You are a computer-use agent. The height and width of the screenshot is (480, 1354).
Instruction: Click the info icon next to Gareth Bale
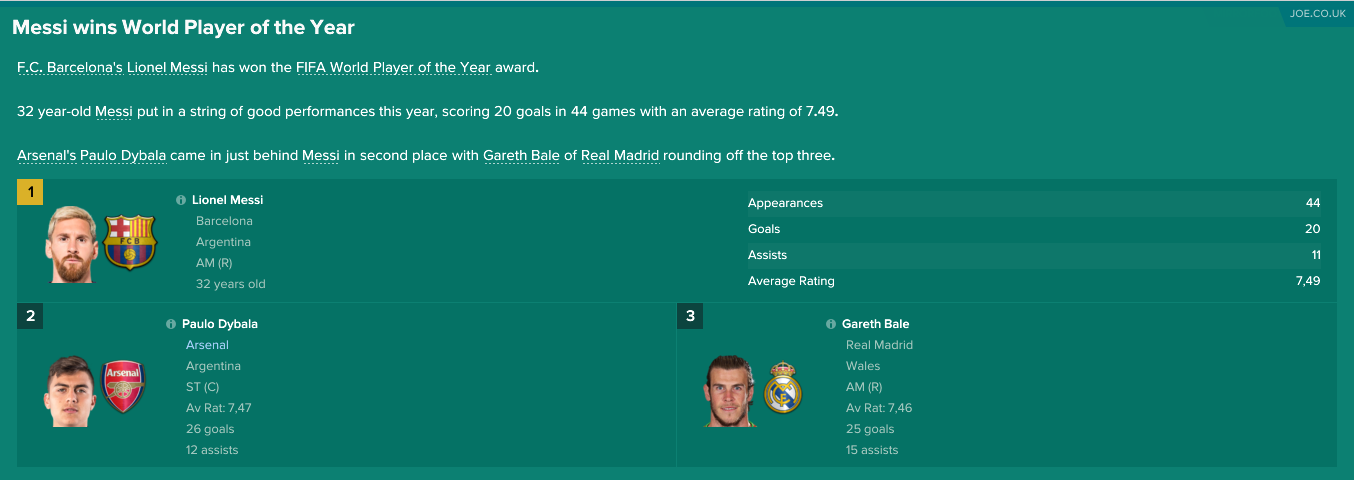pyautogui.click(x=831, y=324)
